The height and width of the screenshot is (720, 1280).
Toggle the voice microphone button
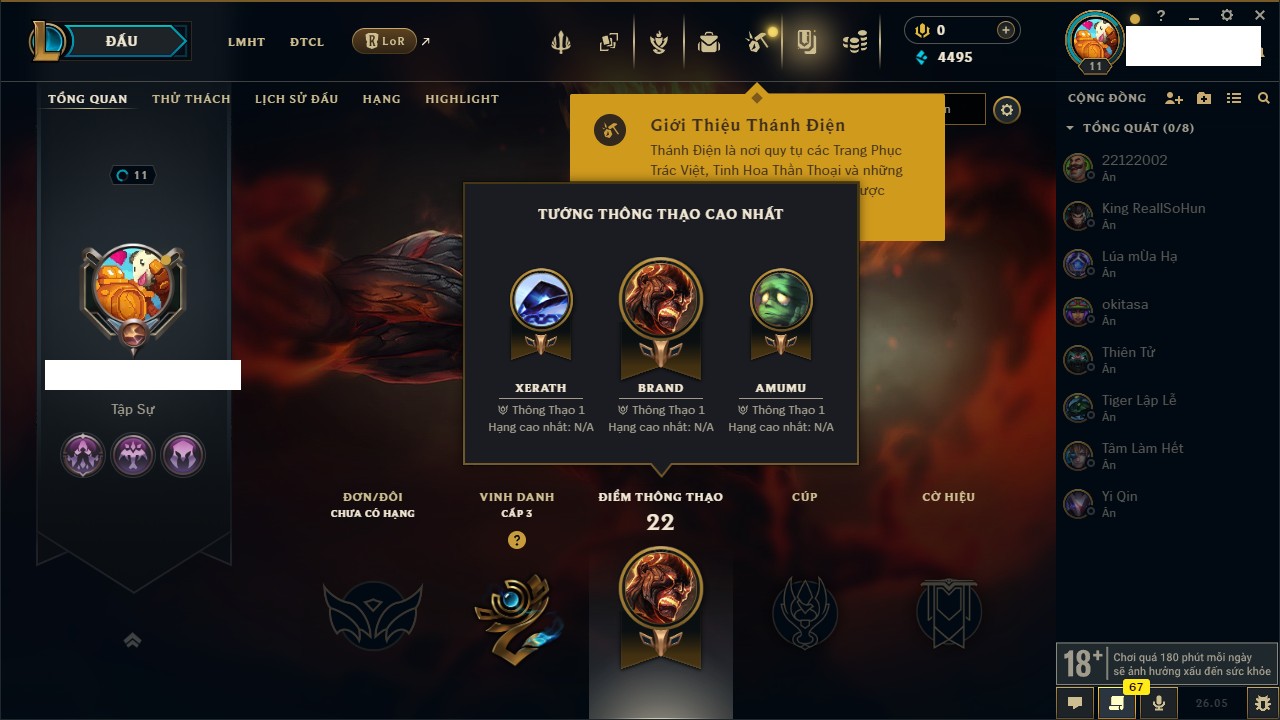[1159, 702]
